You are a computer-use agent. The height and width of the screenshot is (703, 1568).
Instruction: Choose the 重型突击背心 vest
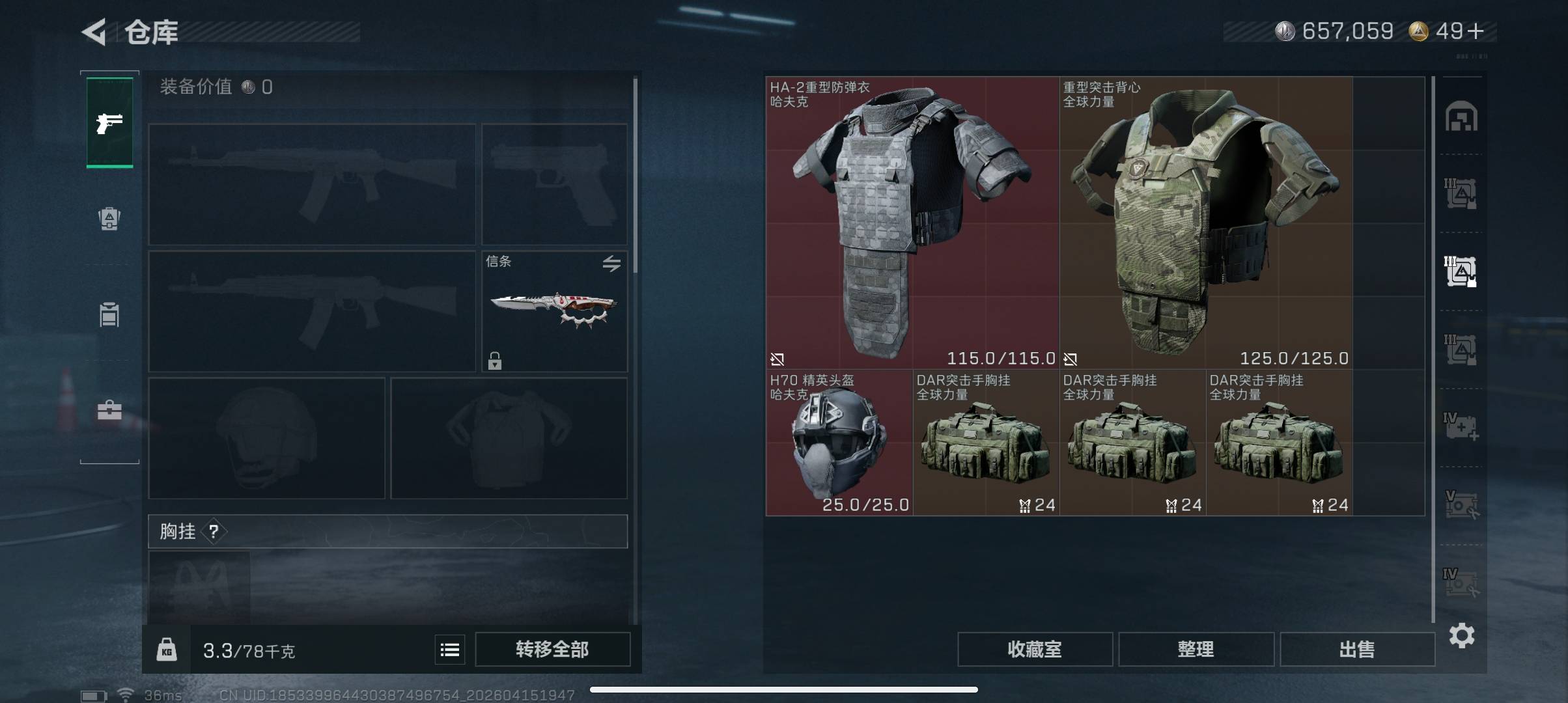click(x=1205, y=223)
